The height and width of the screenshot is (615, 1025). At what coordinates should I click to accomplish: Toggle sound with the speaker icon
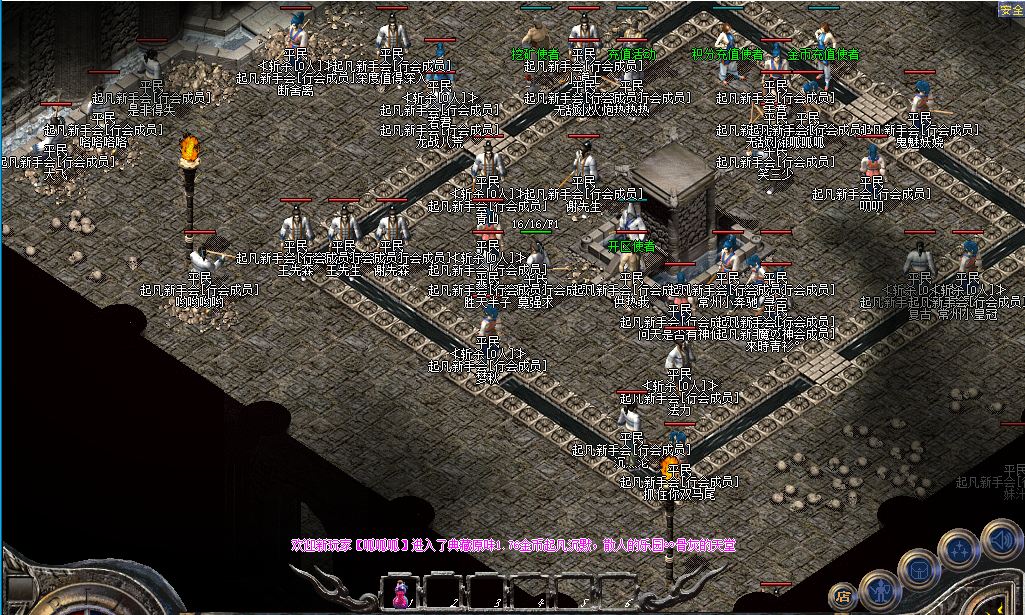point(1003,541)
